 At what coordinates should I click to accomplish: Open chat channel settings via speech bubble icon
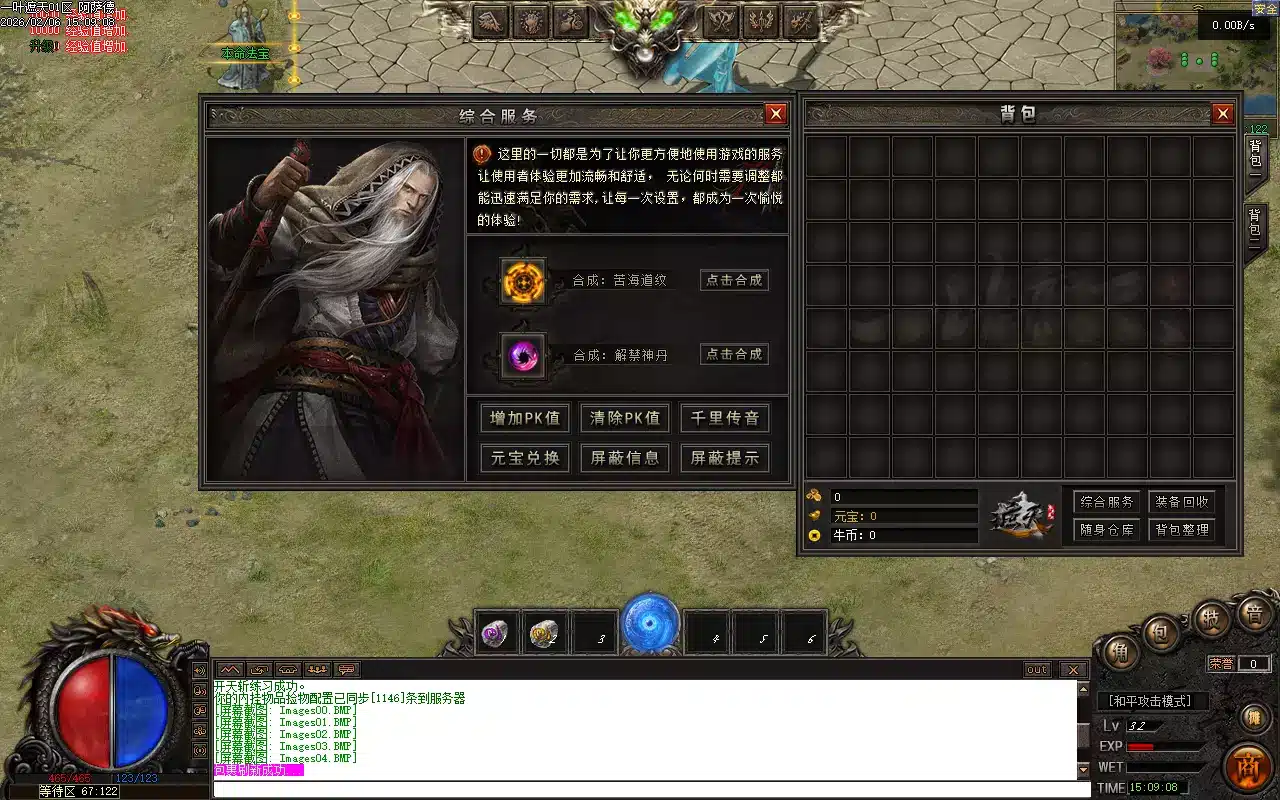[345, 669]
